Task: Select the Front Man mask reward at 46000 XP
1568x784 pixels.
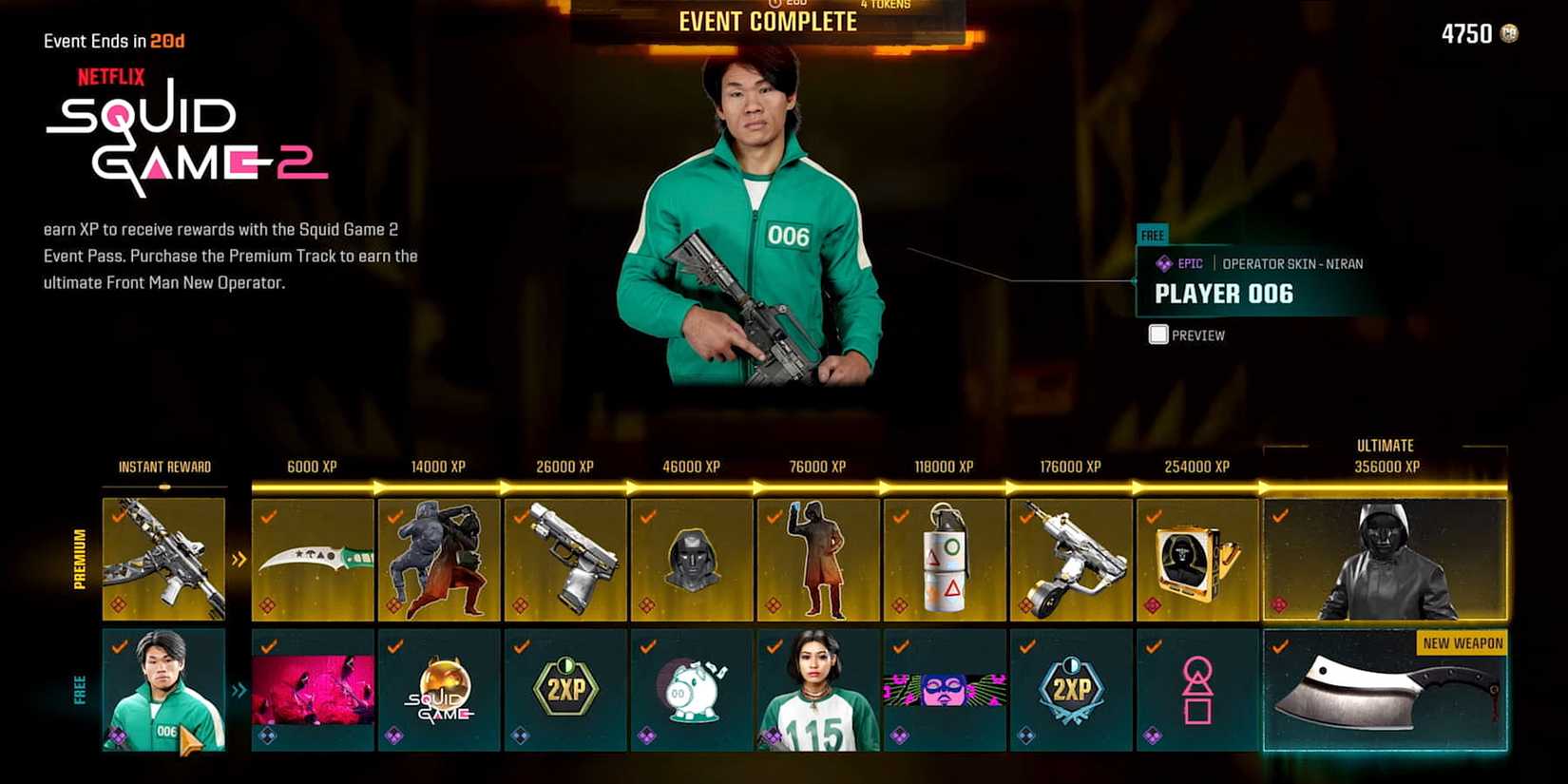Action: click(x=691, y=561)
